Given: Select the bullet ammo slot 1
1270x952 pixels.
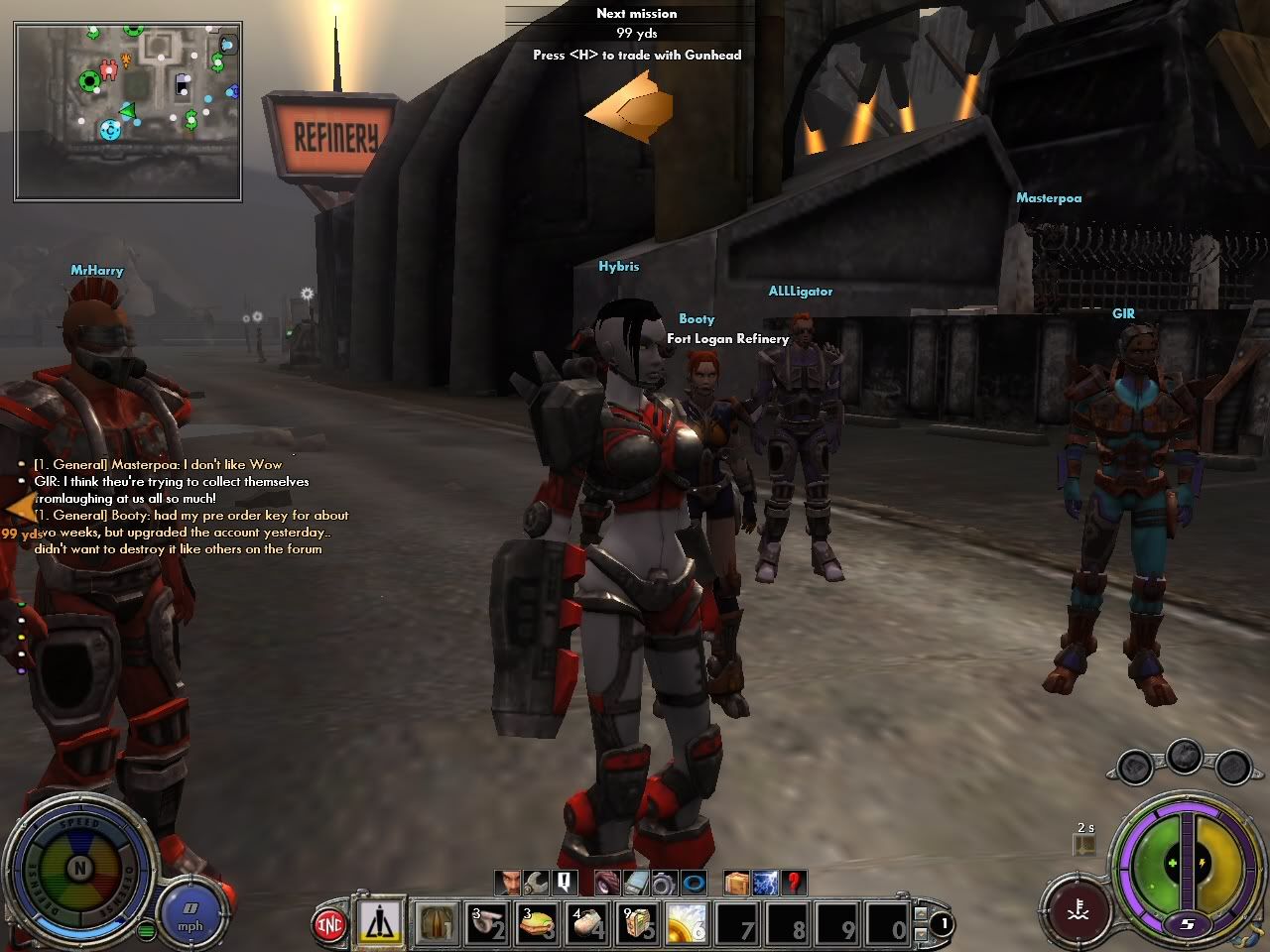Looking at the screenshot, I should 434,923.
